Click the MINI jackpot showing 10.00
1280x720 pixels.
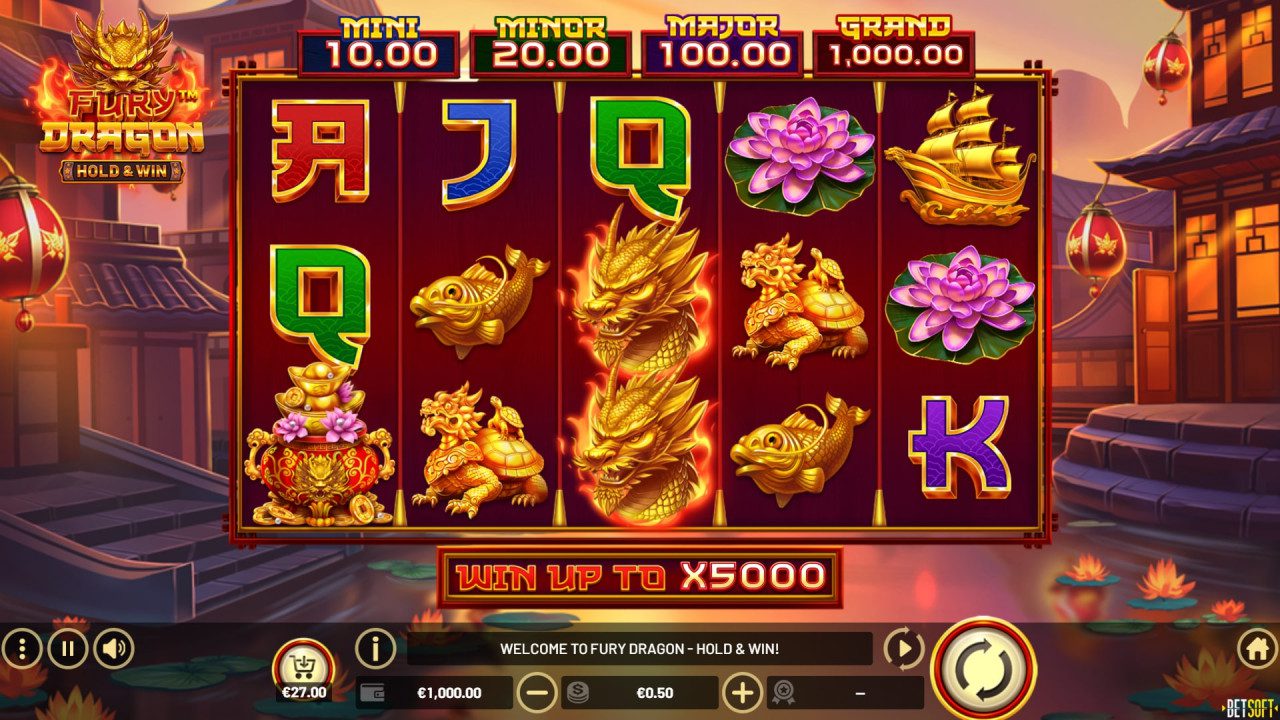coord(380,42)
